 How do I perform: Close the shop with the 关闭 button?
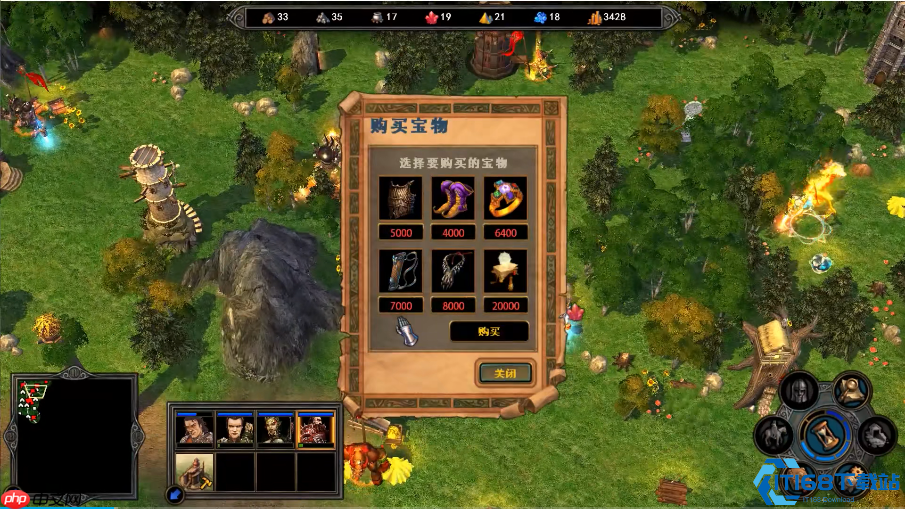(505, 373)
